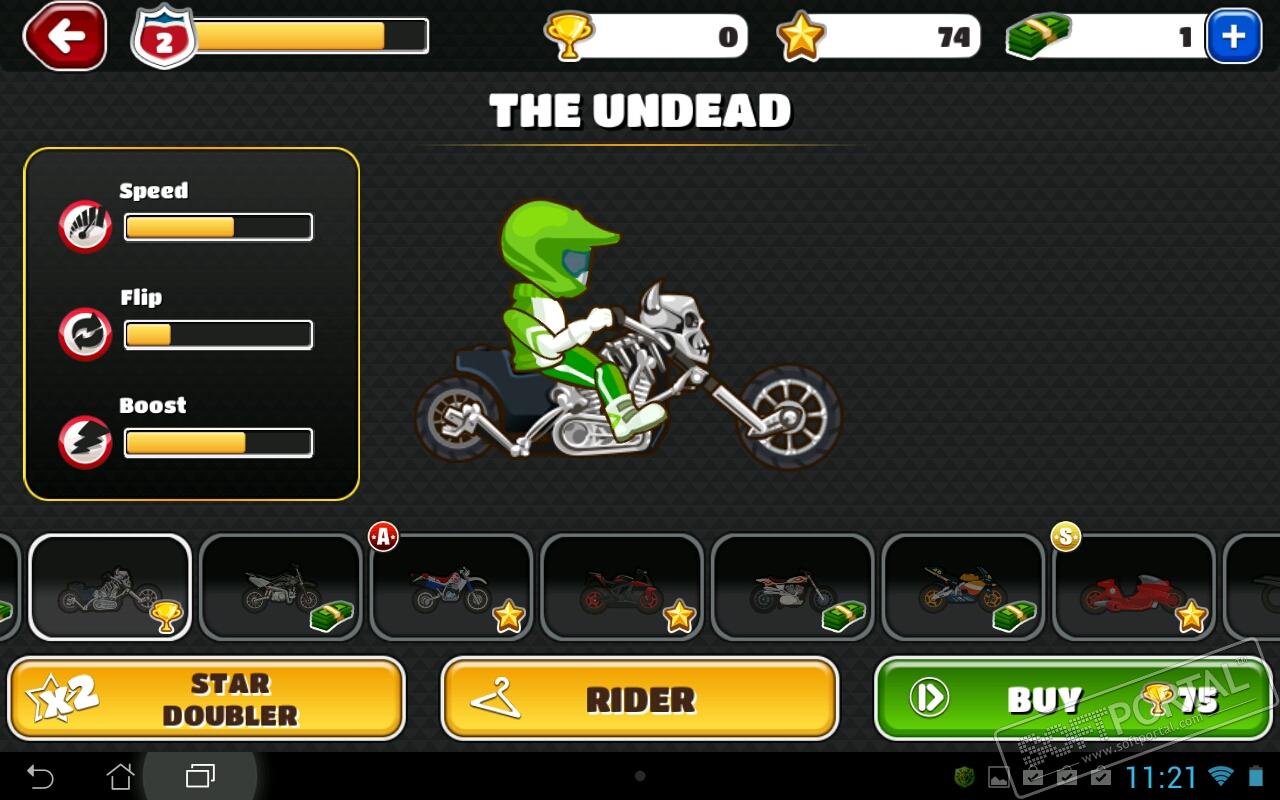Choose the black and white dirt bike
The width and height of the screenshot is (1280, 800).
point(281,587)
